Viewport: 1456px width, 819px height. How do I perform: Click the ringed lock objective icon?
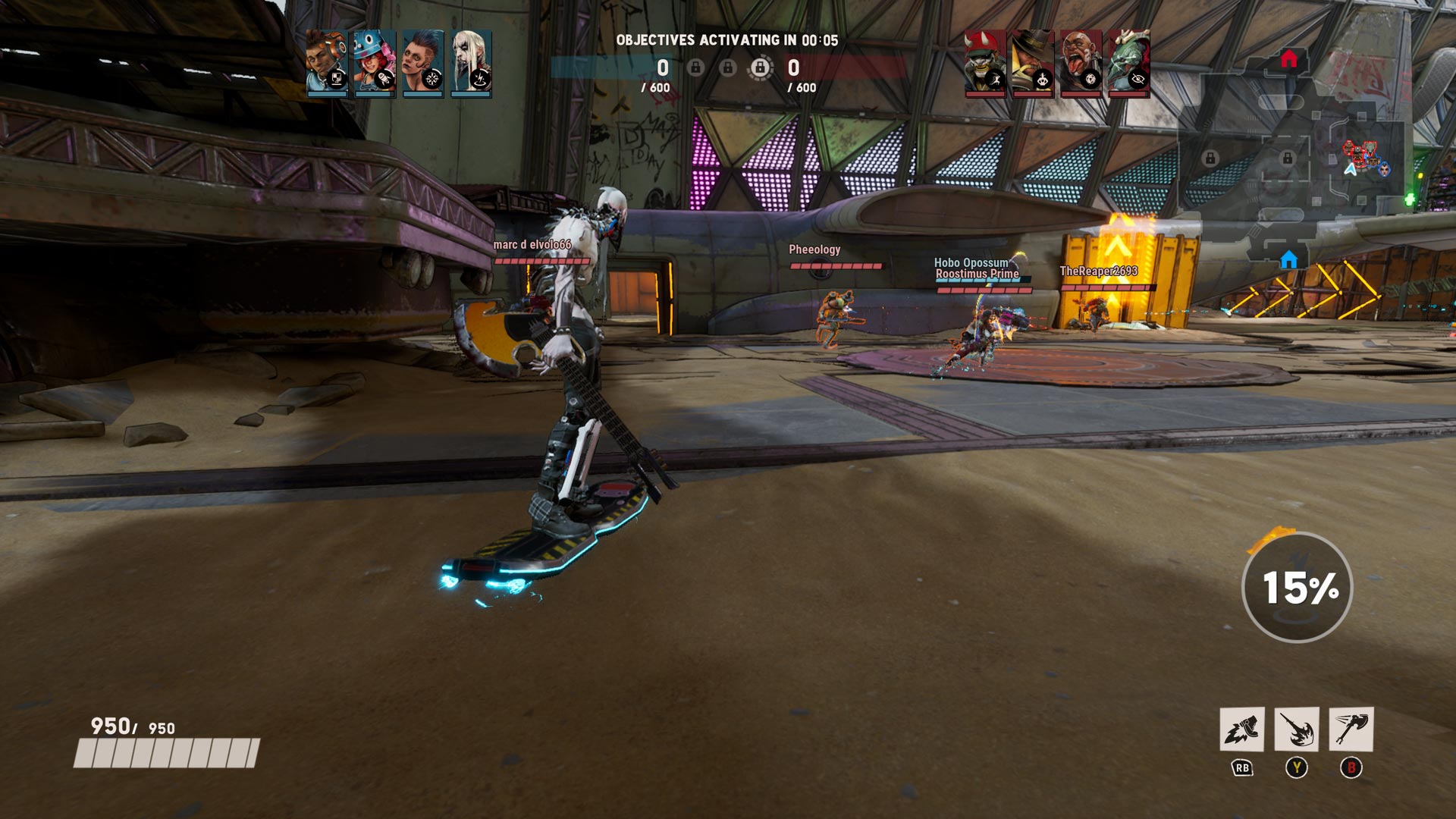coord(760,68)
